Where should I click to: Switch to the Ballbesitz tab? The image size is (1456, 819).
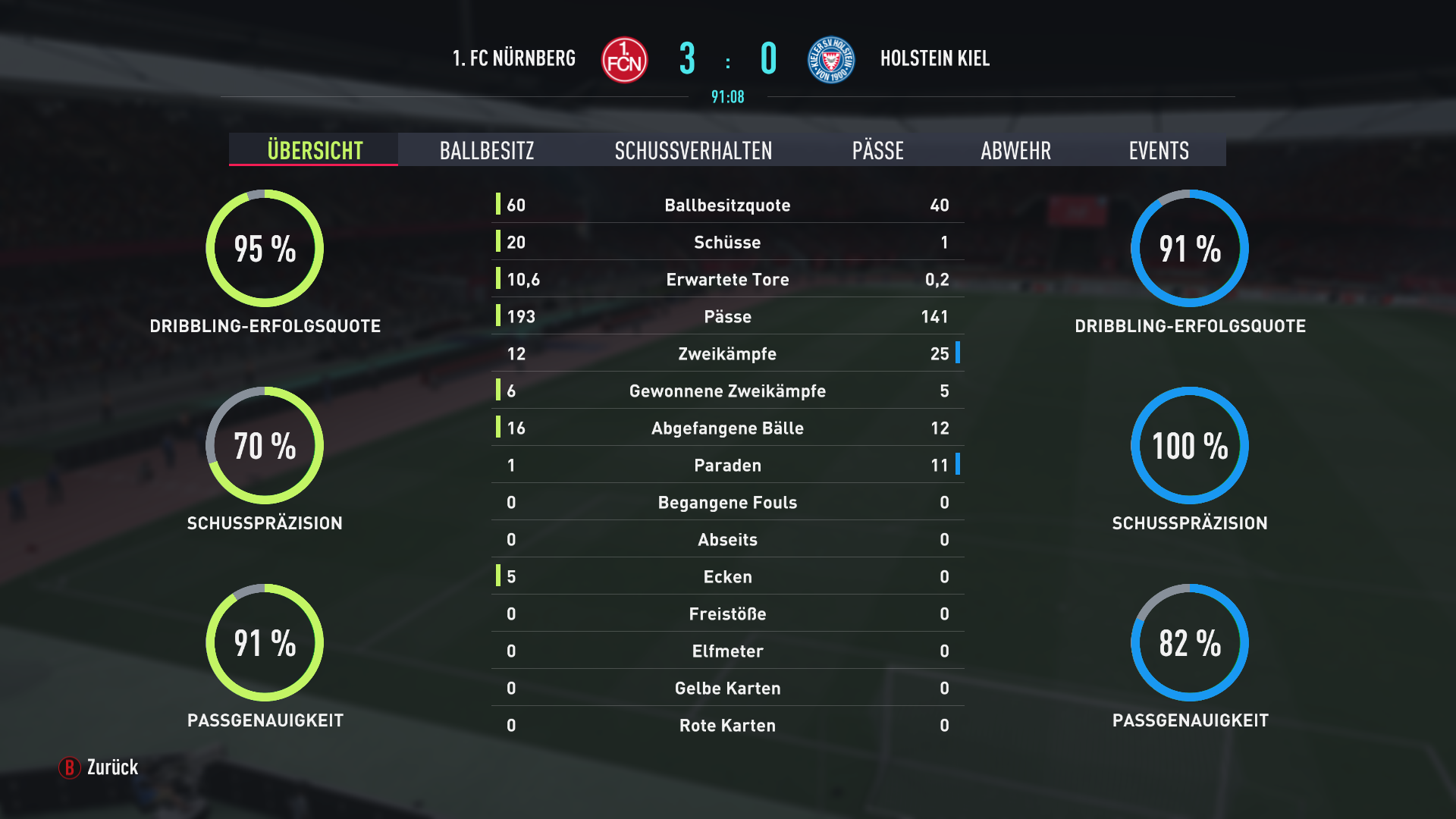(x=487, y=150)
